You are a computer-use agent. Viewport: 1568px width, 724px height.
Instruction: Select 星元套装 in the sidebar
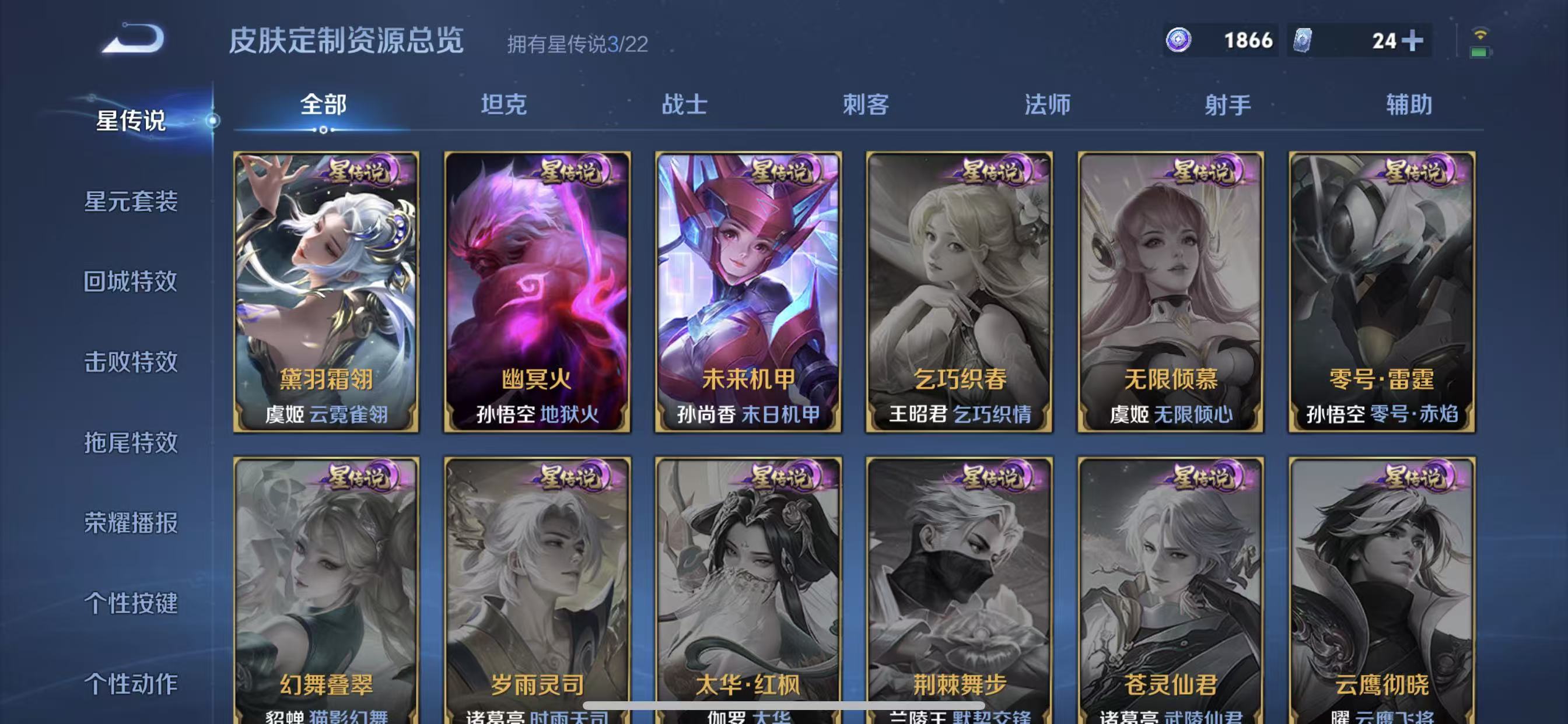tap(131, 205)
